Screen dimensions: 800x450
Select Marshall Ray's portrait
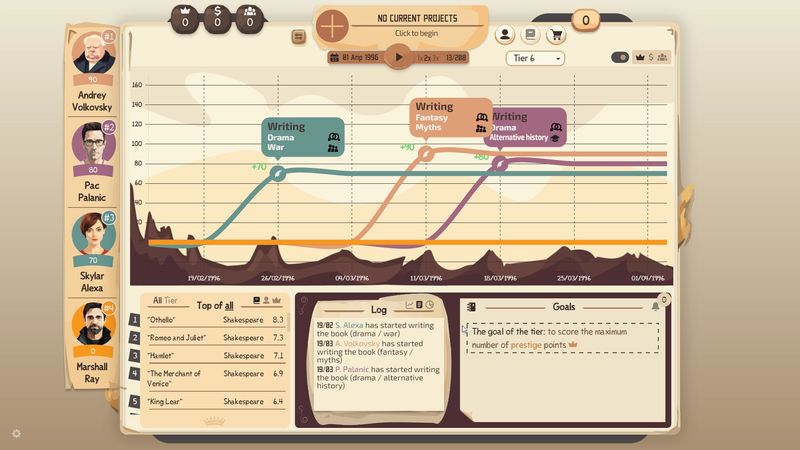pos(94,323)
